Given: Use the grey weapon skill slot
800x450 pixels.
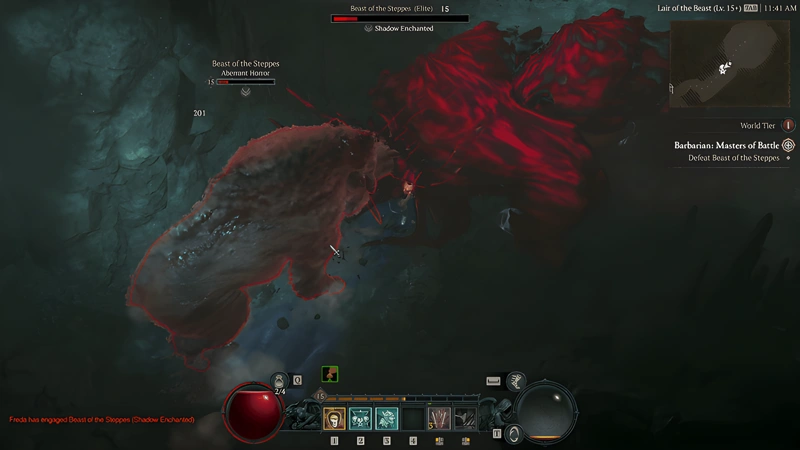Looking at the screenshot, I should click(465, 418).
